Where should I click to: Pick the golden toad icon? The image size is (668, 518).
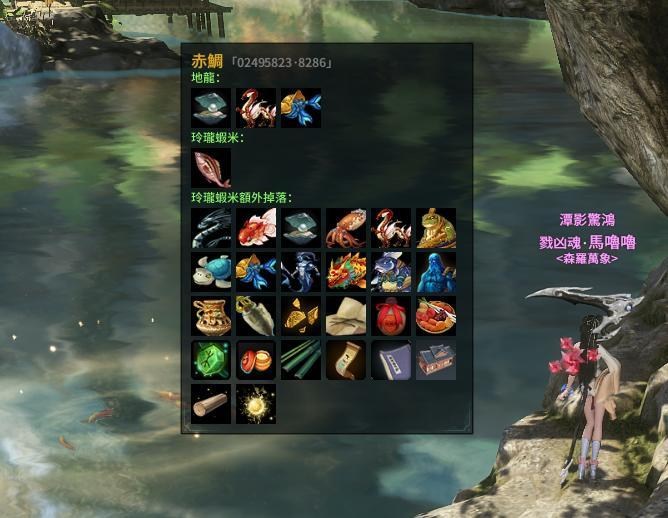coord(436,228)
